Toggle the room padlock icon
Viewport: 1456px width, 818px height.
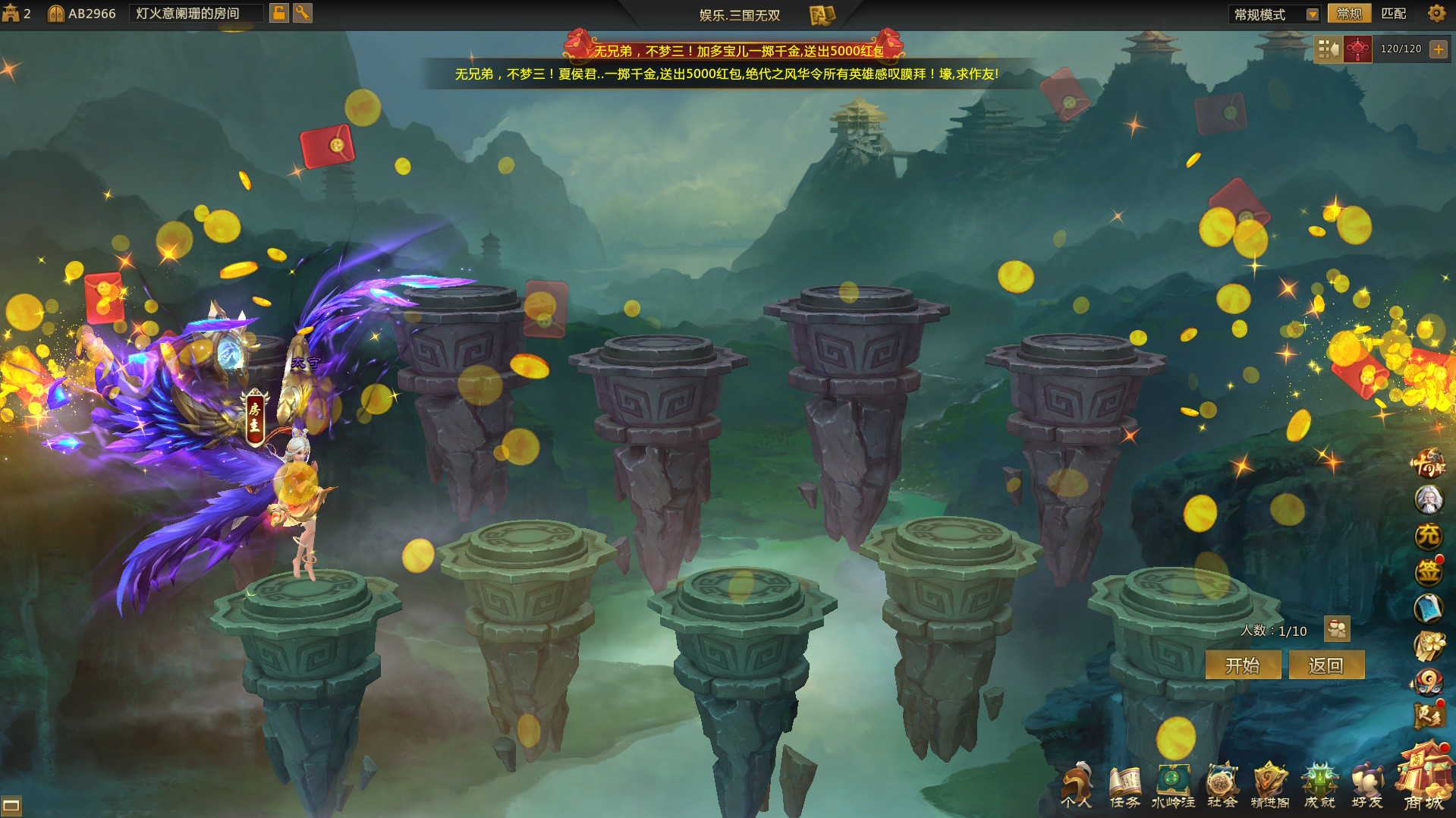click(279, 13)
